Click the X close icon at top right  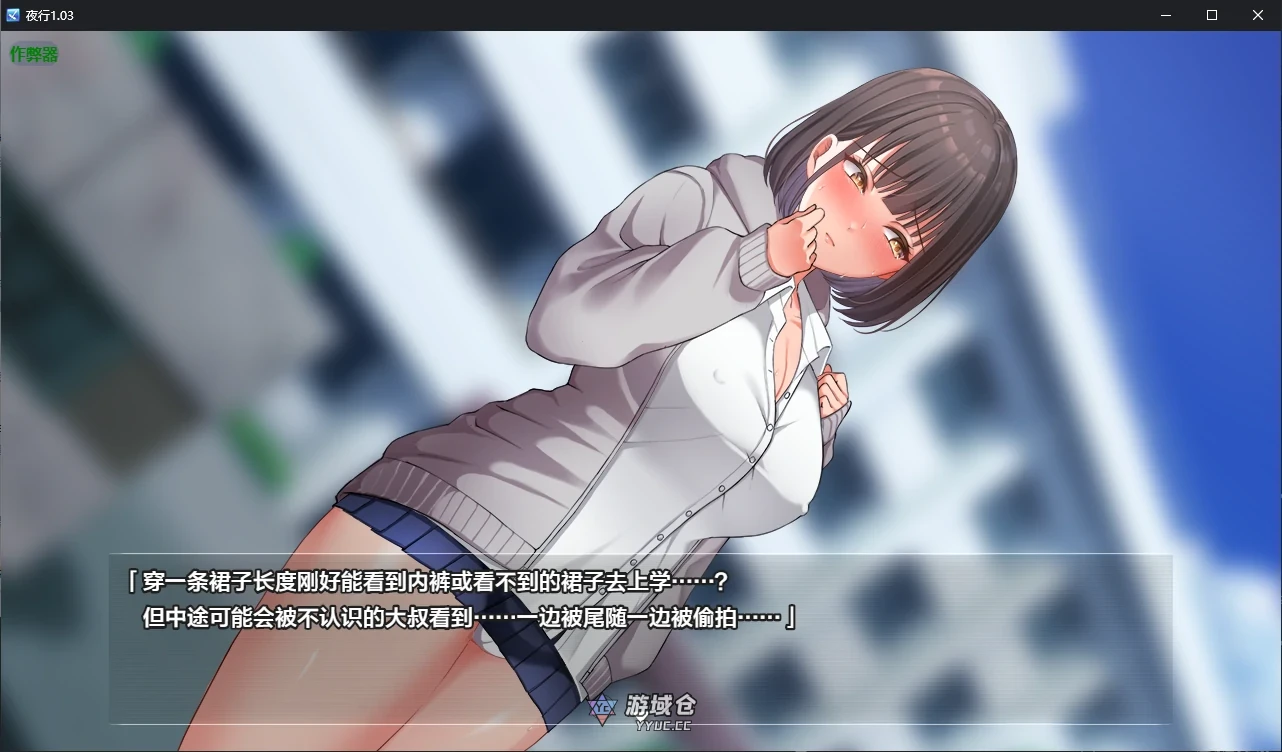1257,15
